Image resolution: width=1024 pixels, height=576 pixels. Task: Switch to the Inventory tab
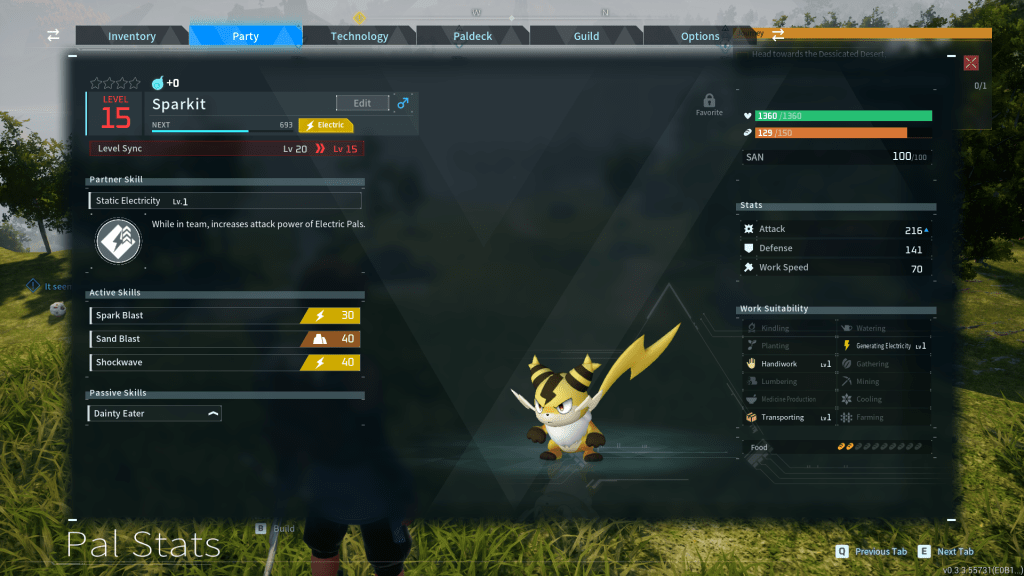132,36
